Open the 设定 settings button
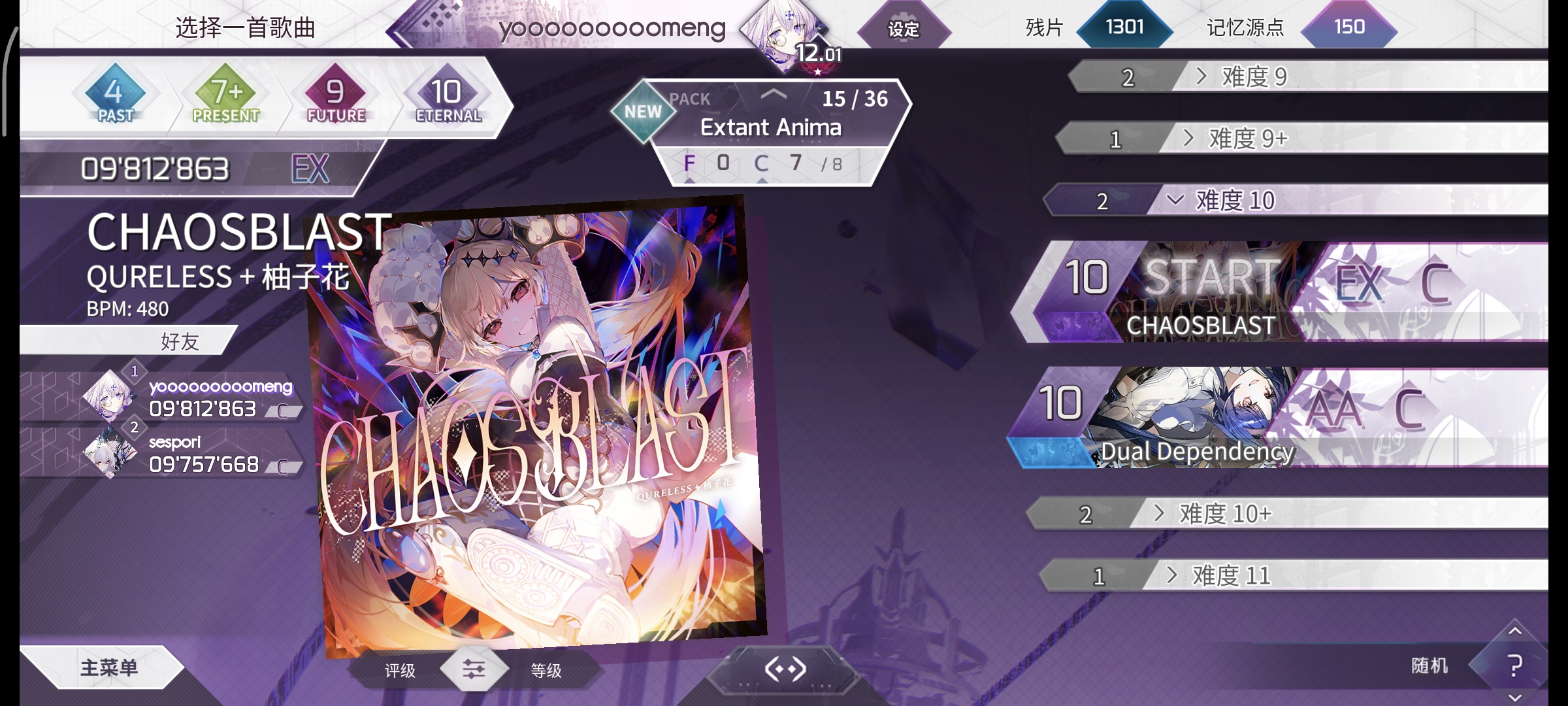This screenshot has width=1568, height=706. pos(904,29)
